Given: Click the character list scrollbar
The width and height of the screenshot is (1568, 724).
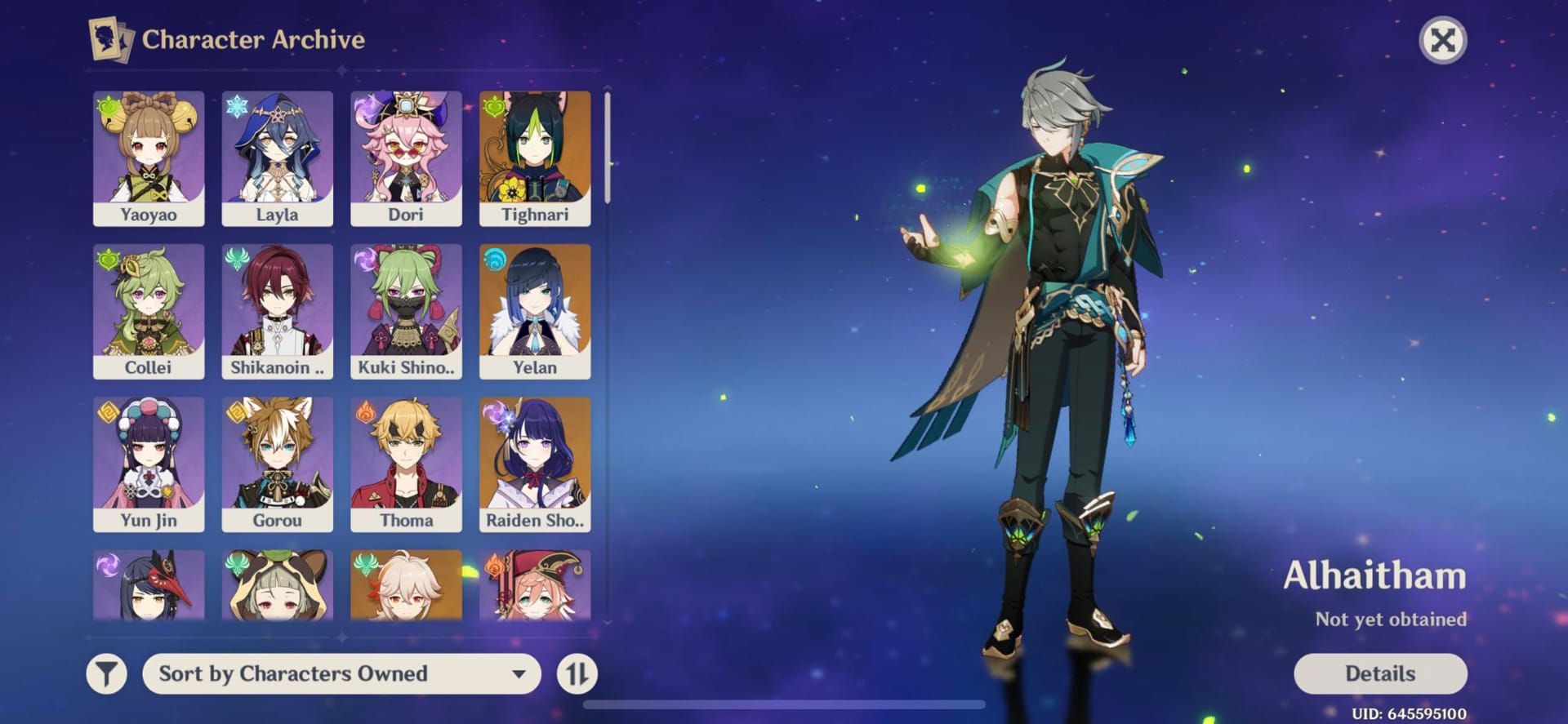Looking at the screenshot, I should pyautogui.click(x=607, y=147).
